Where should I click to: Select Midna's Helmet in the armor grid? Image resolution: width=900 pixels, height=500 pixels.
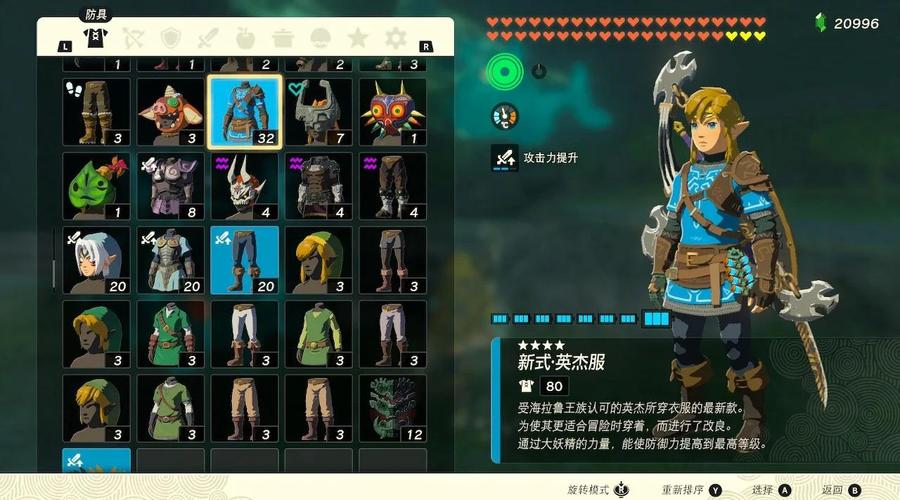[x=319, y=111]
